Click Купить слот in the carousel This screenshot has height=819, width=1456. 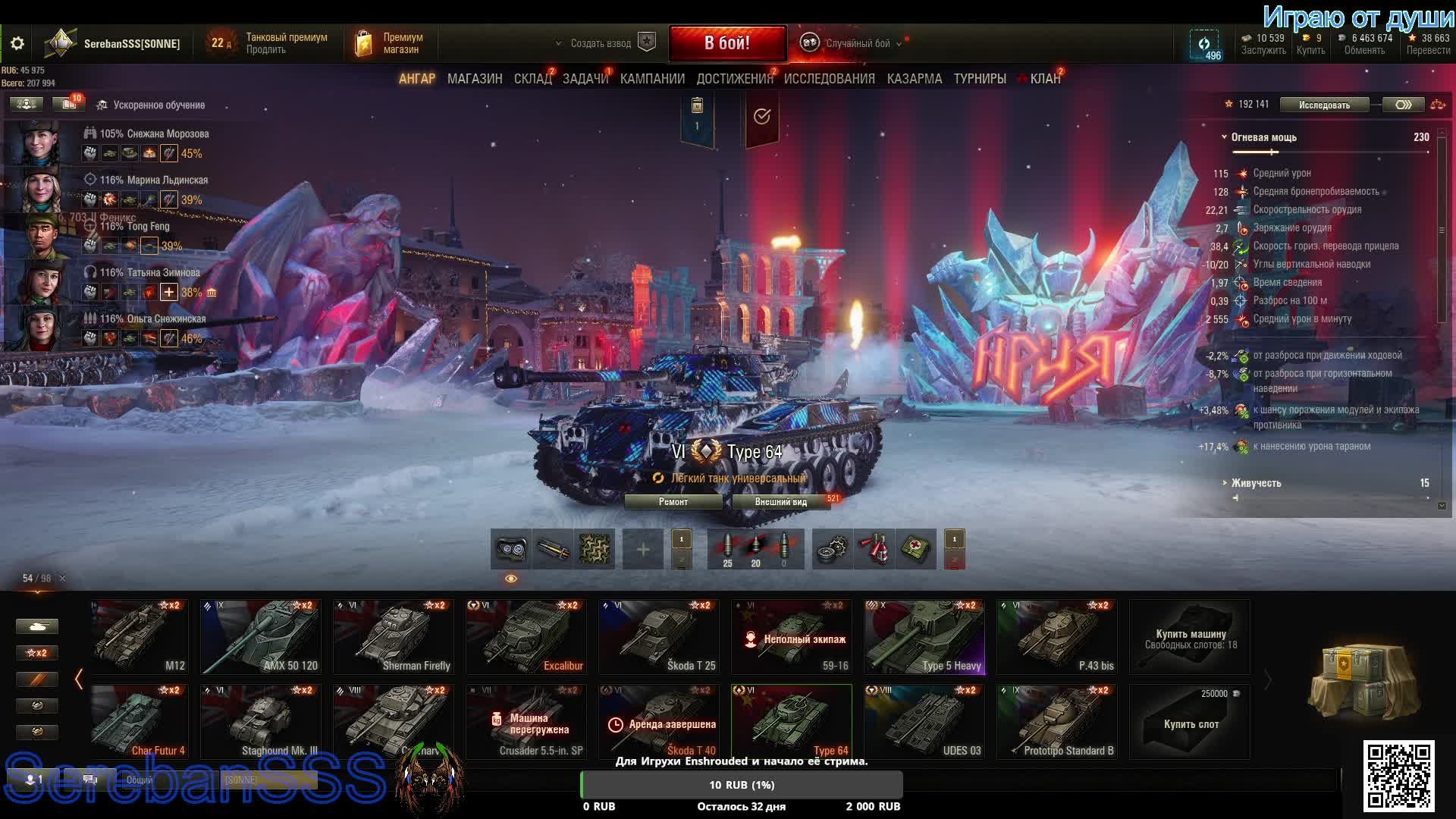point(1190,723)
